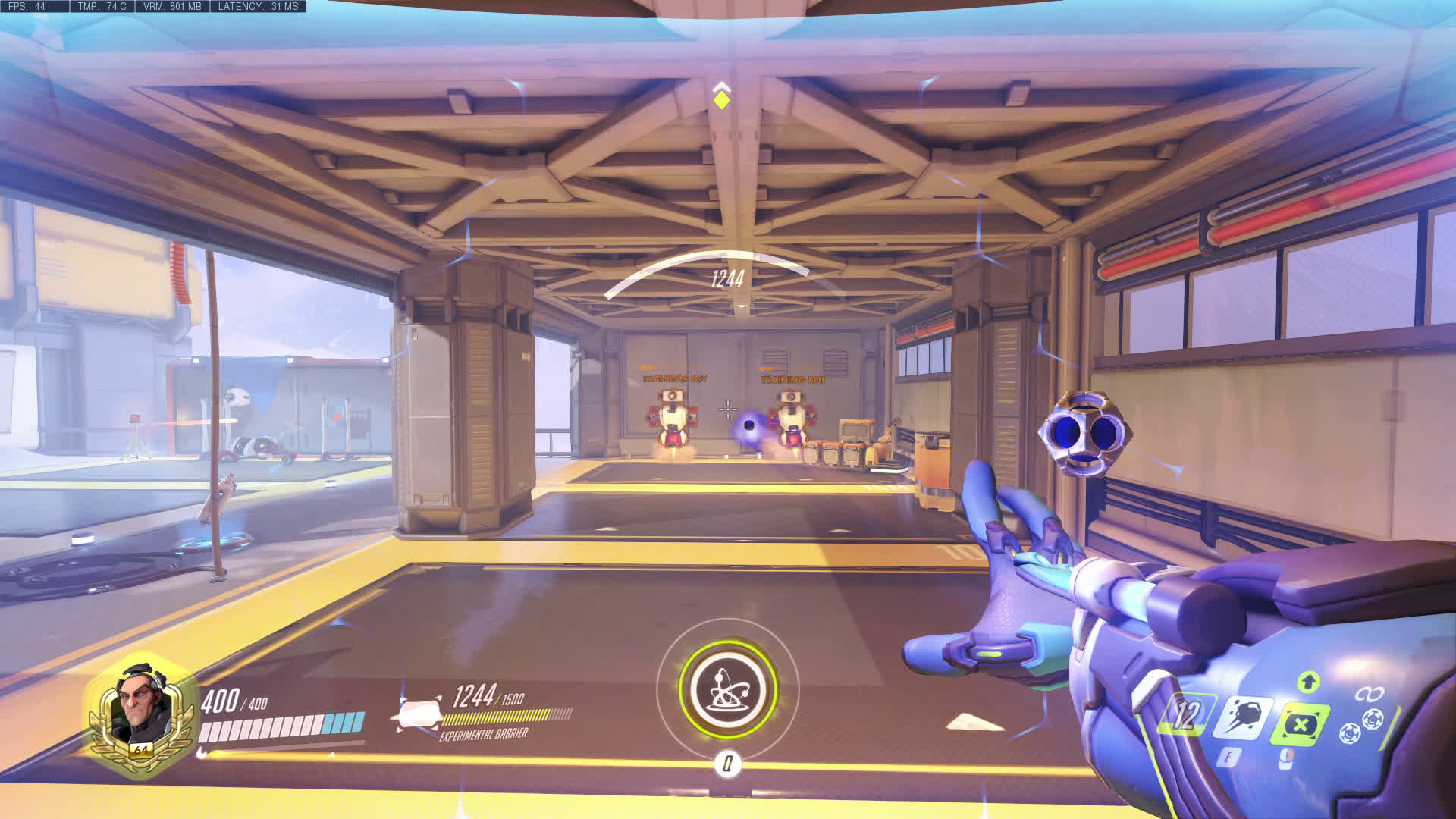Activate the Gravitic Flux ultimate icon

tap(727, 689)
